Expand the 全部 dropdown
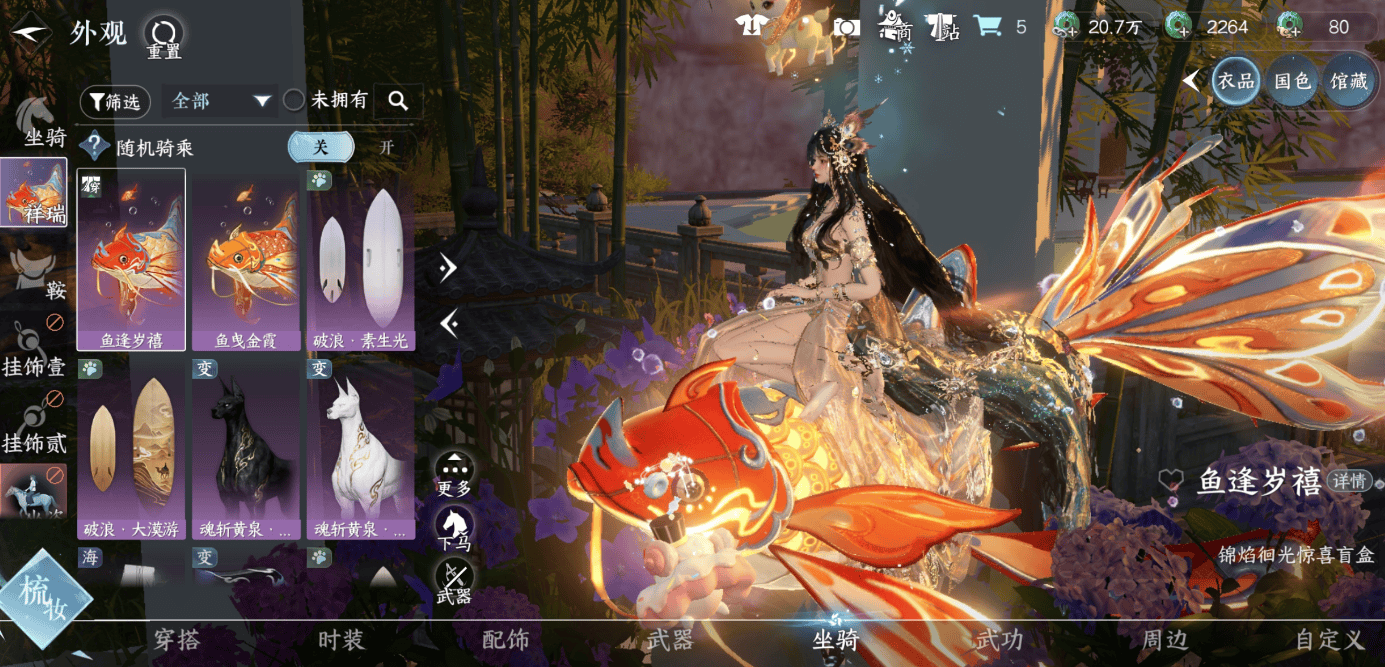This screenshot has width=1385, height=667. pyautogui.click(x=220, y=101)
